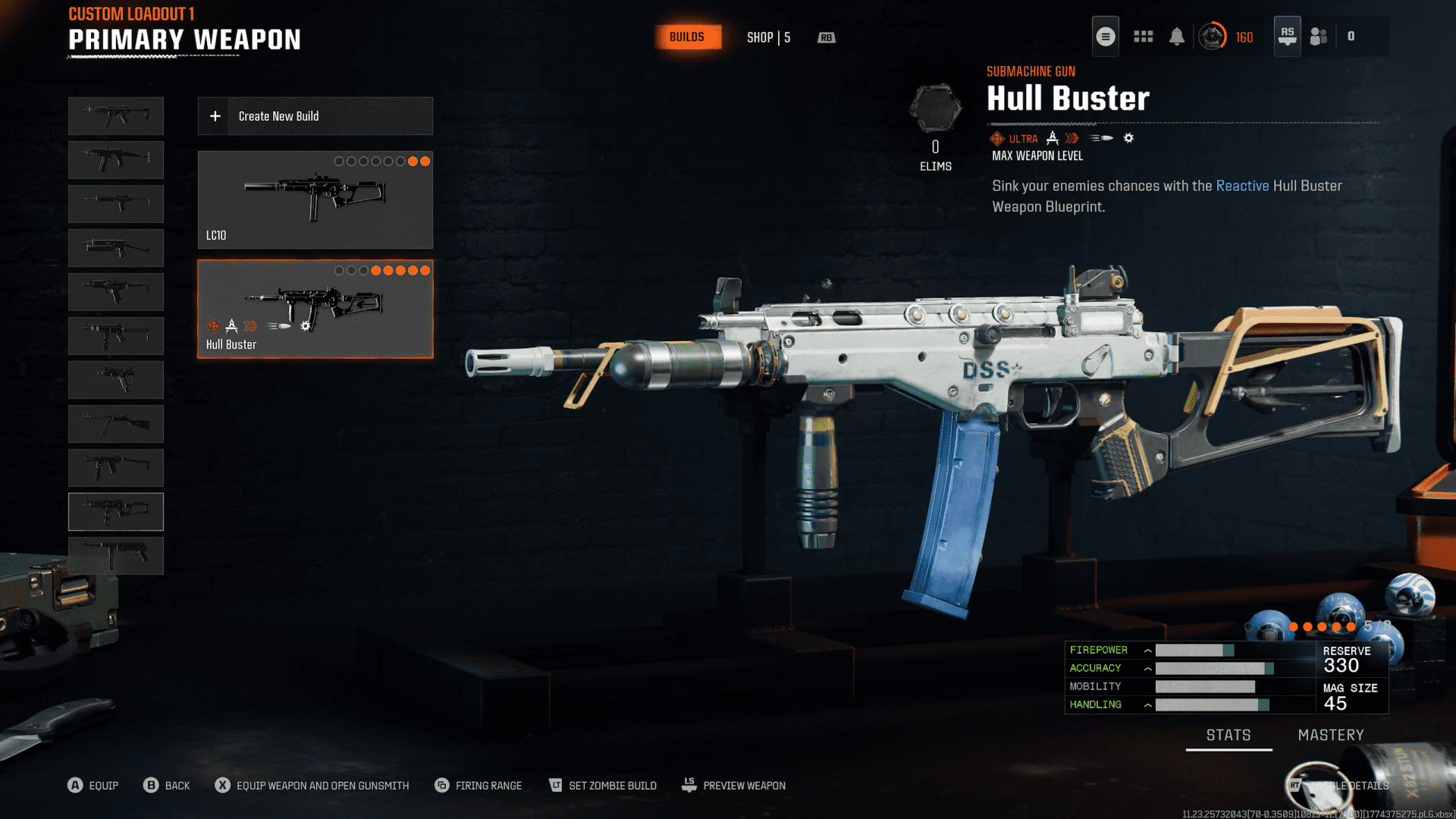Equip the selected weapon build
Viewport: 1456px width, 819px height.
pos(93,786)
